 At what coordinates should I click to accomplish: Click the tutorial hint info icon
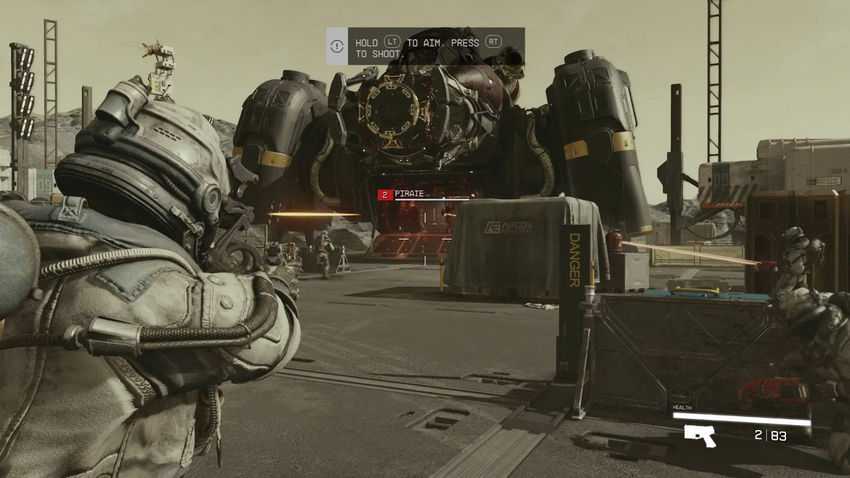[x=338, y=46]
